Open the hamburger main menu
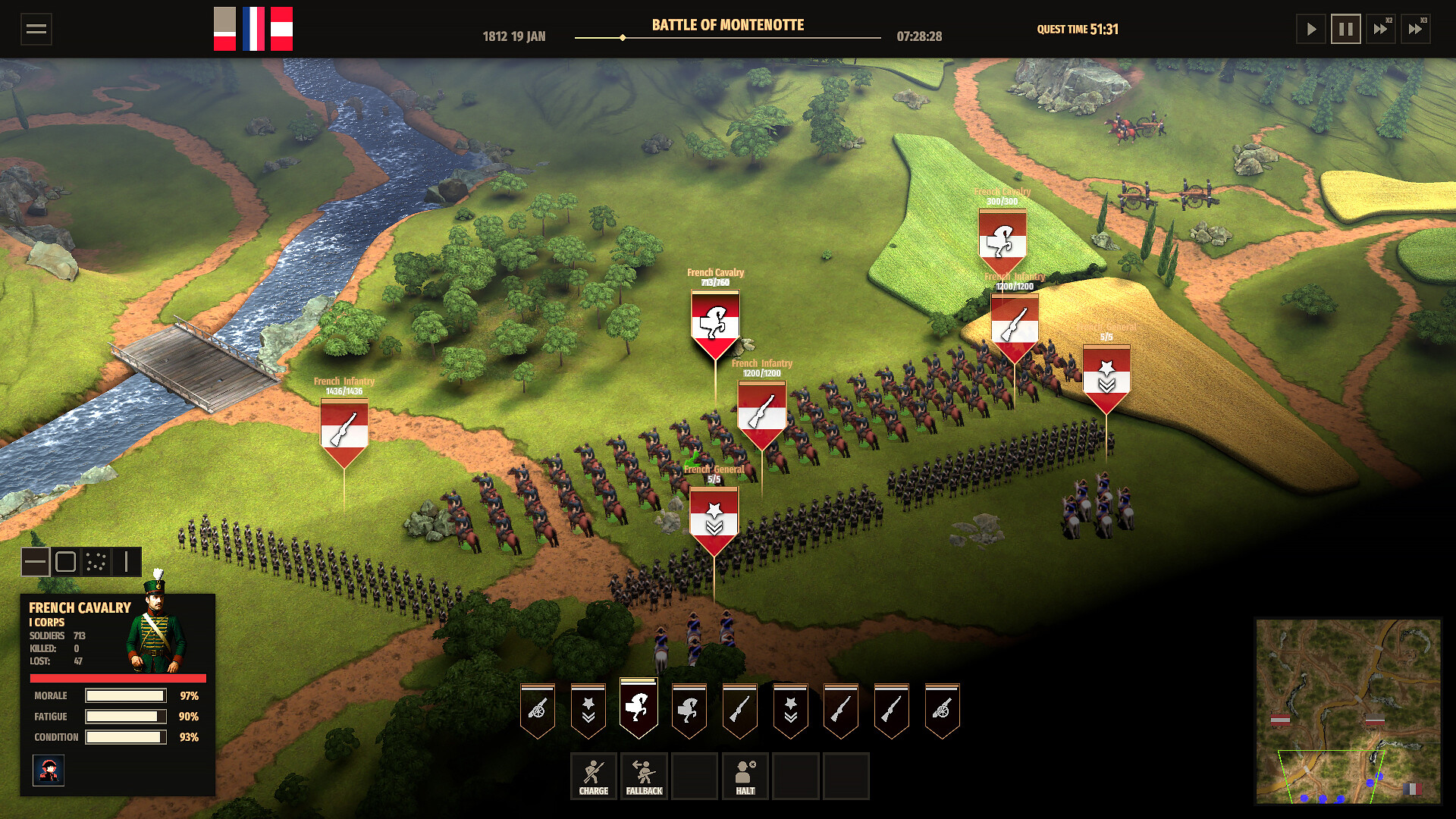The height and width of the screenshot is (819, 1456). (36, 30)
